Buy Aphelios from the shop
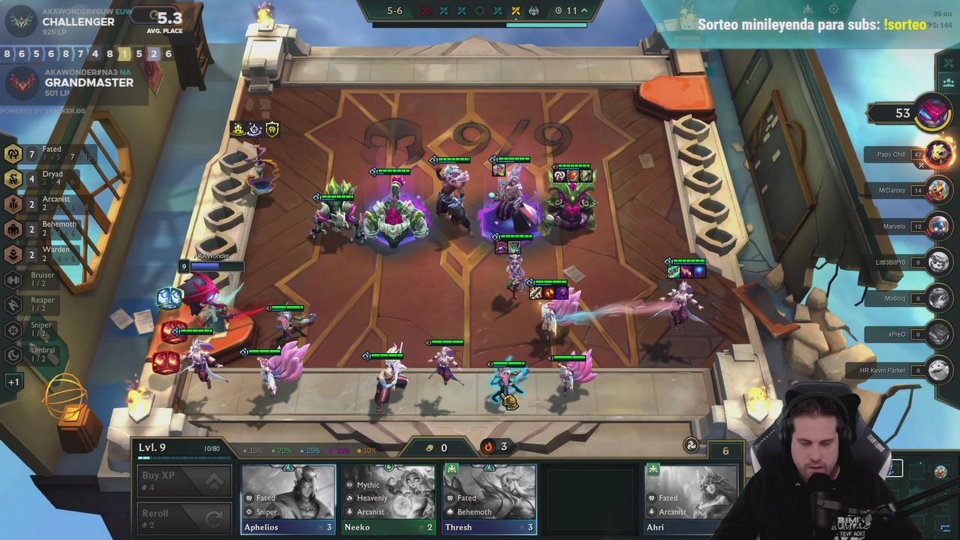960x540 pixels. (x=287, y=498)
